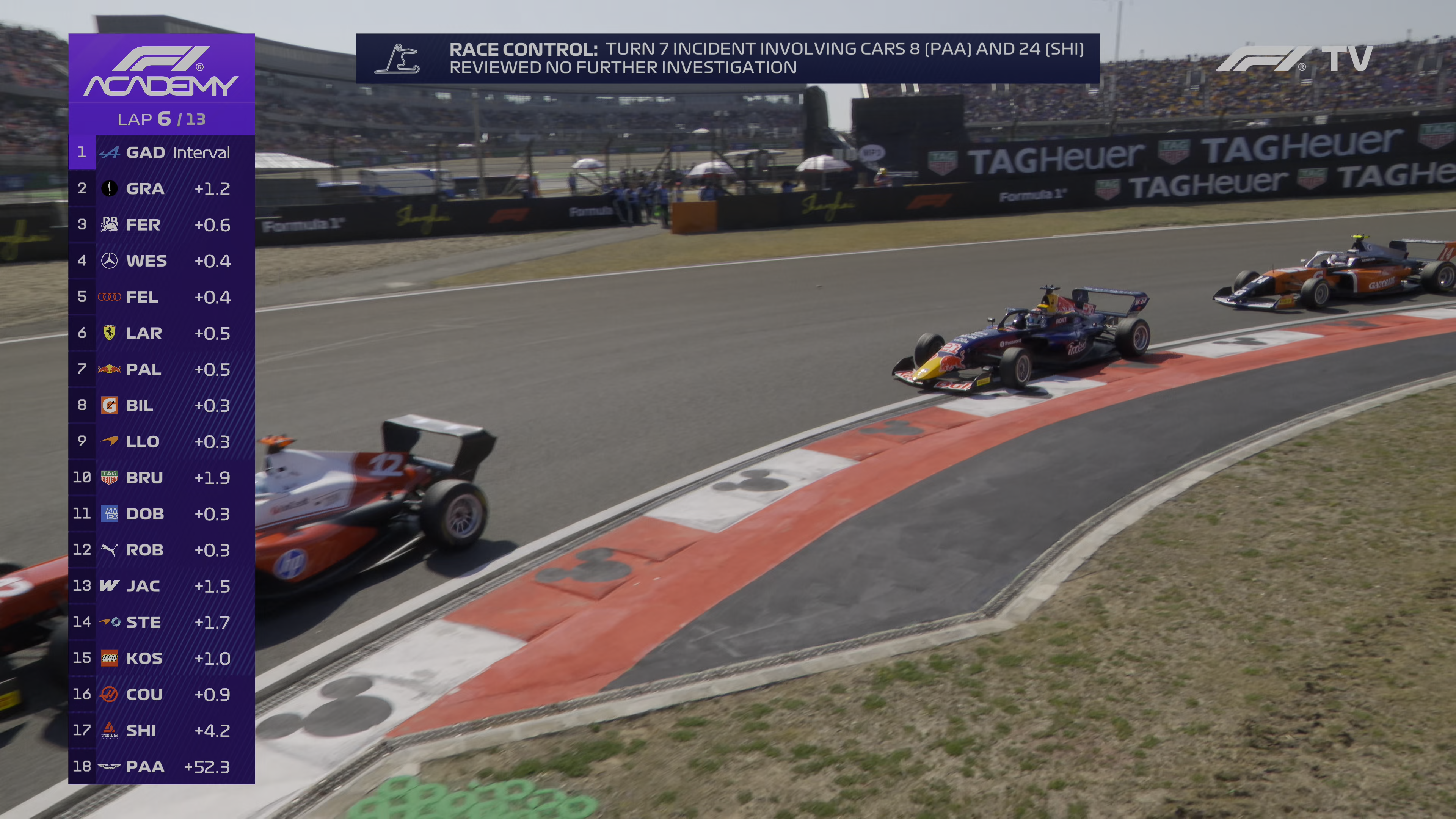Click the F1 Academy logo header
Viewport: 1456px width, 819px height.
click(162, 71)
